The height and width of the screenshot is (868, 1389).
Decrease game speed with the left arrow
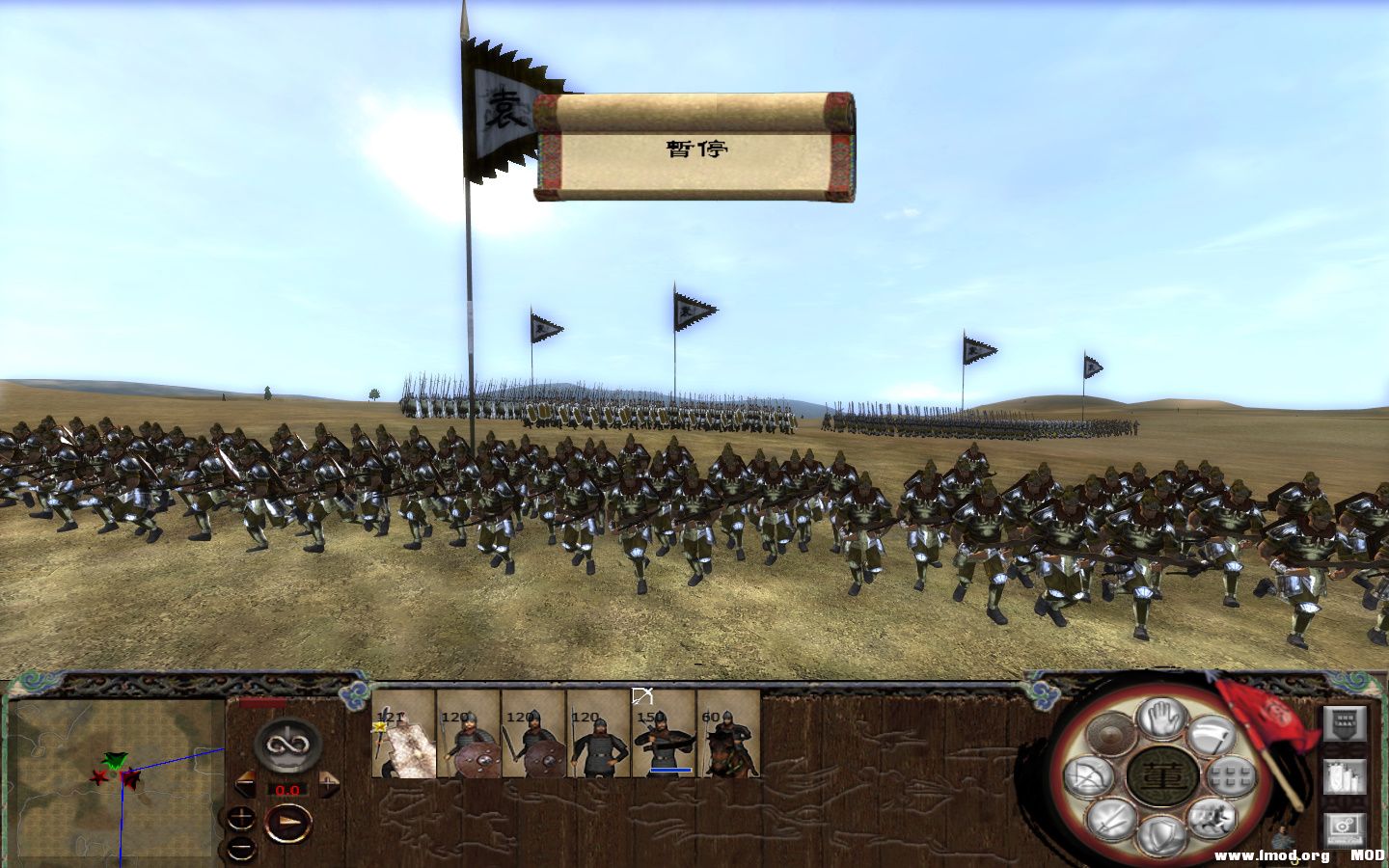(245, 782)
